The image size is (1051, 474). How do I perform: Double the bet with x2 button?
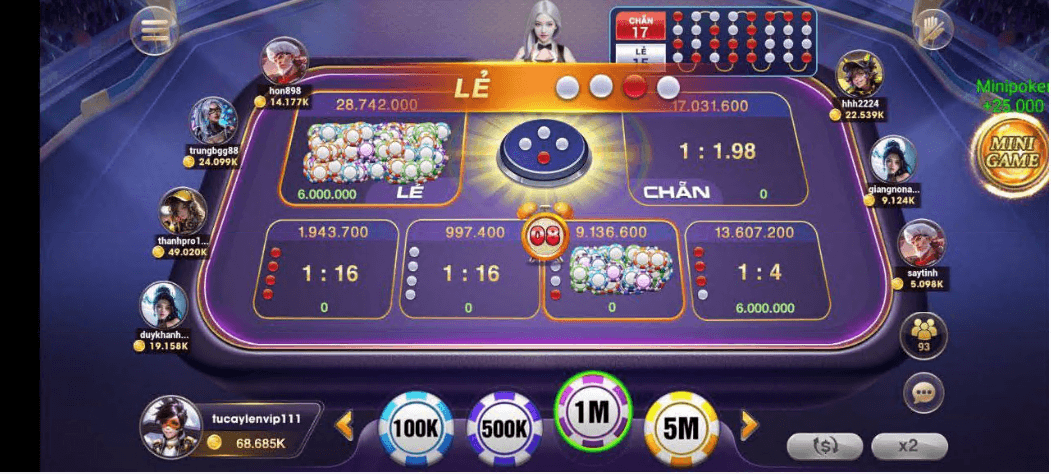point(908,446)
